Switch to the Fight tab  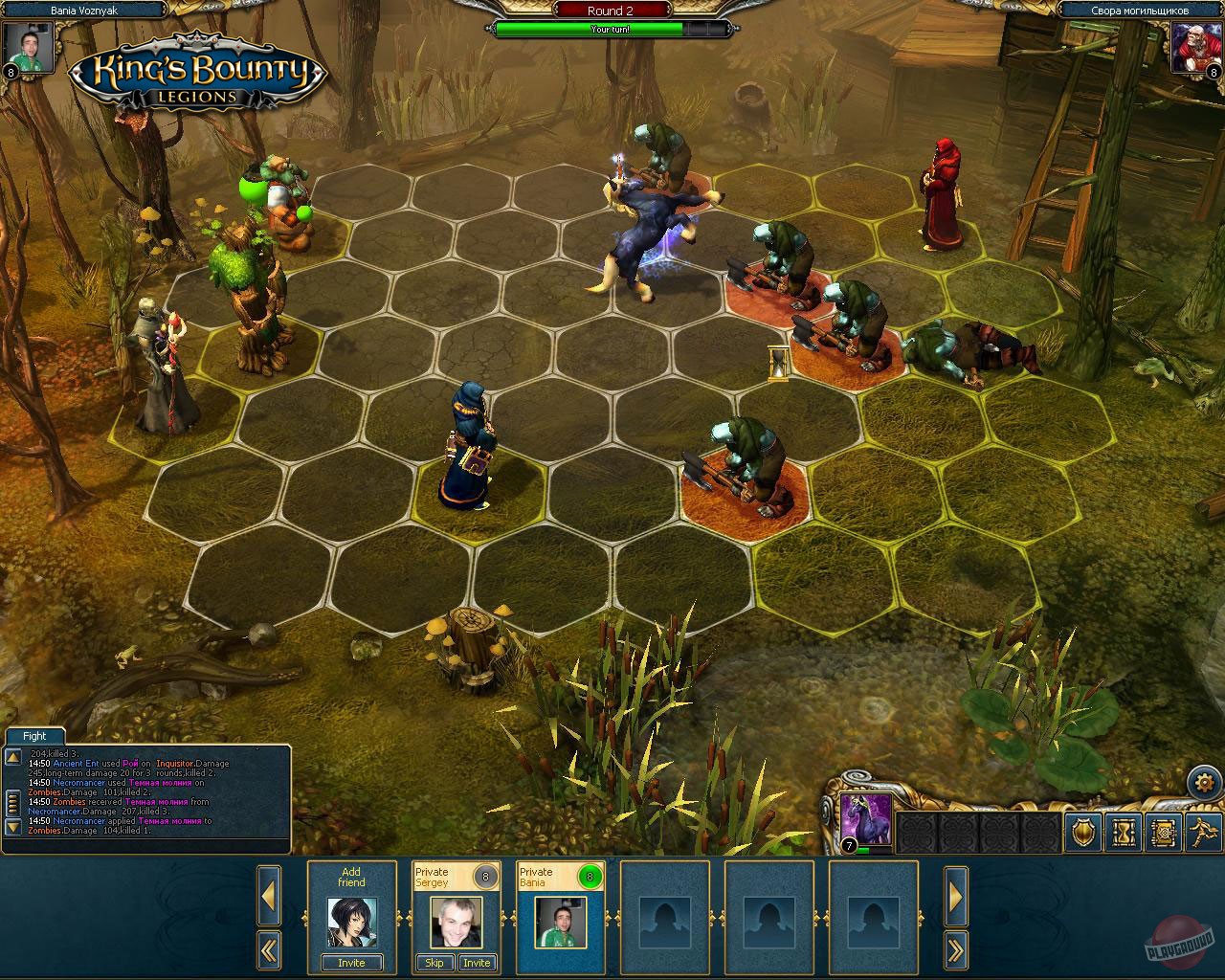tap(33, 736)
